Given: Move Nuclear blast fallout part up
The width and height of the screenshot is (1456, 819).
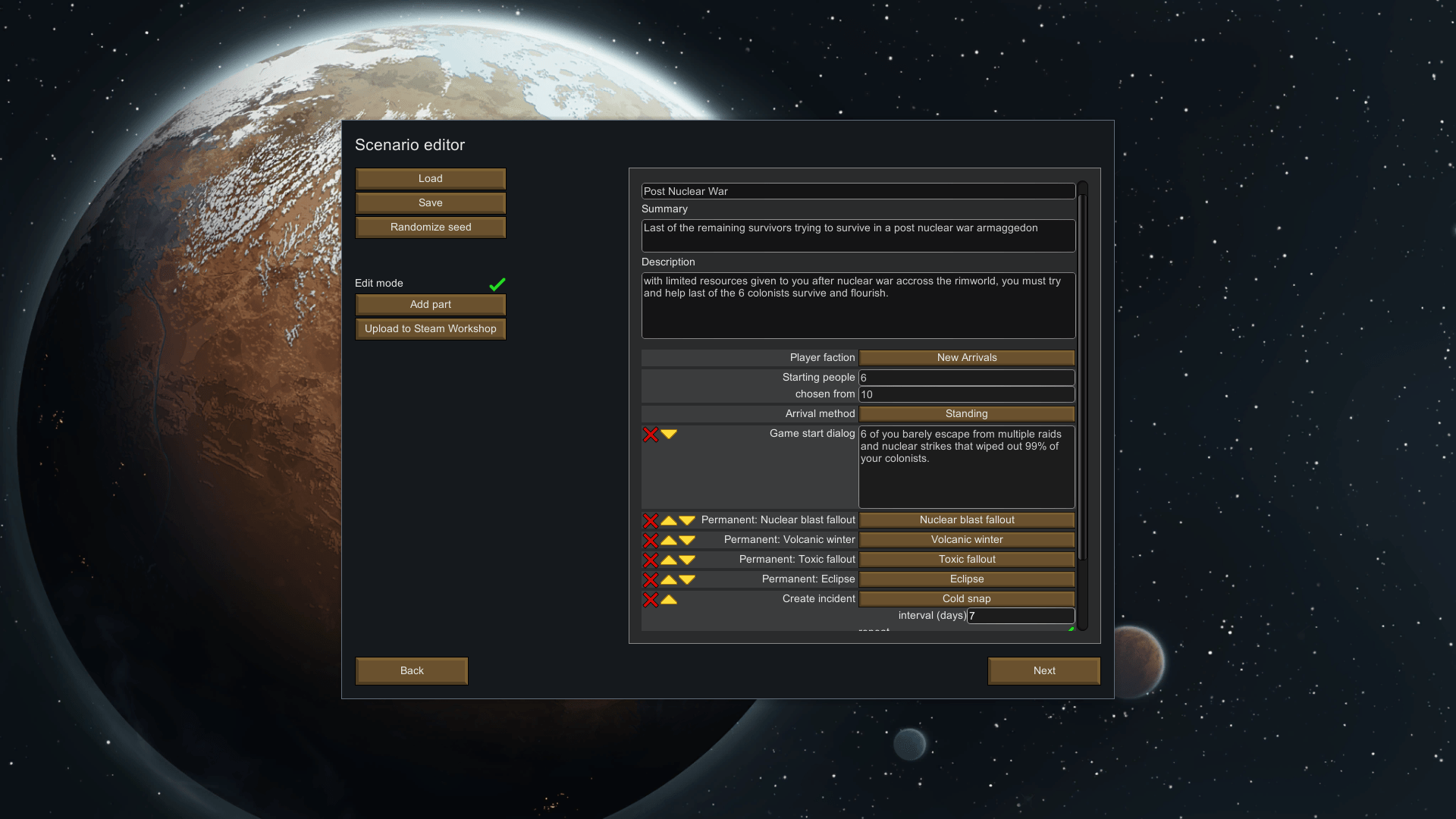Looking at the screenshot, I should click(x=668, y=520).
